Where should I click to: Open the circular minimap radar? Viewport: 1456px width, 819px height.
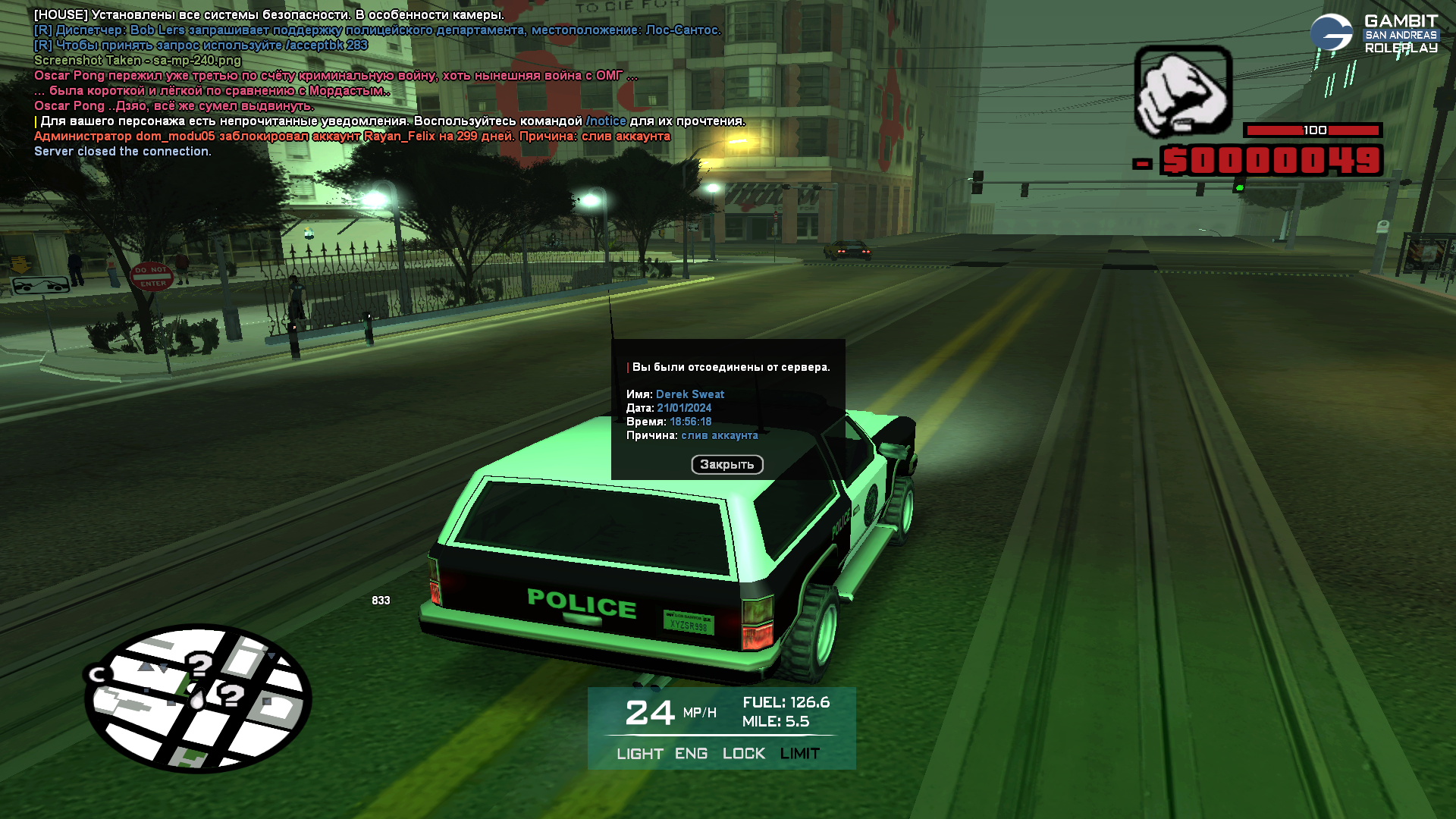198,698
